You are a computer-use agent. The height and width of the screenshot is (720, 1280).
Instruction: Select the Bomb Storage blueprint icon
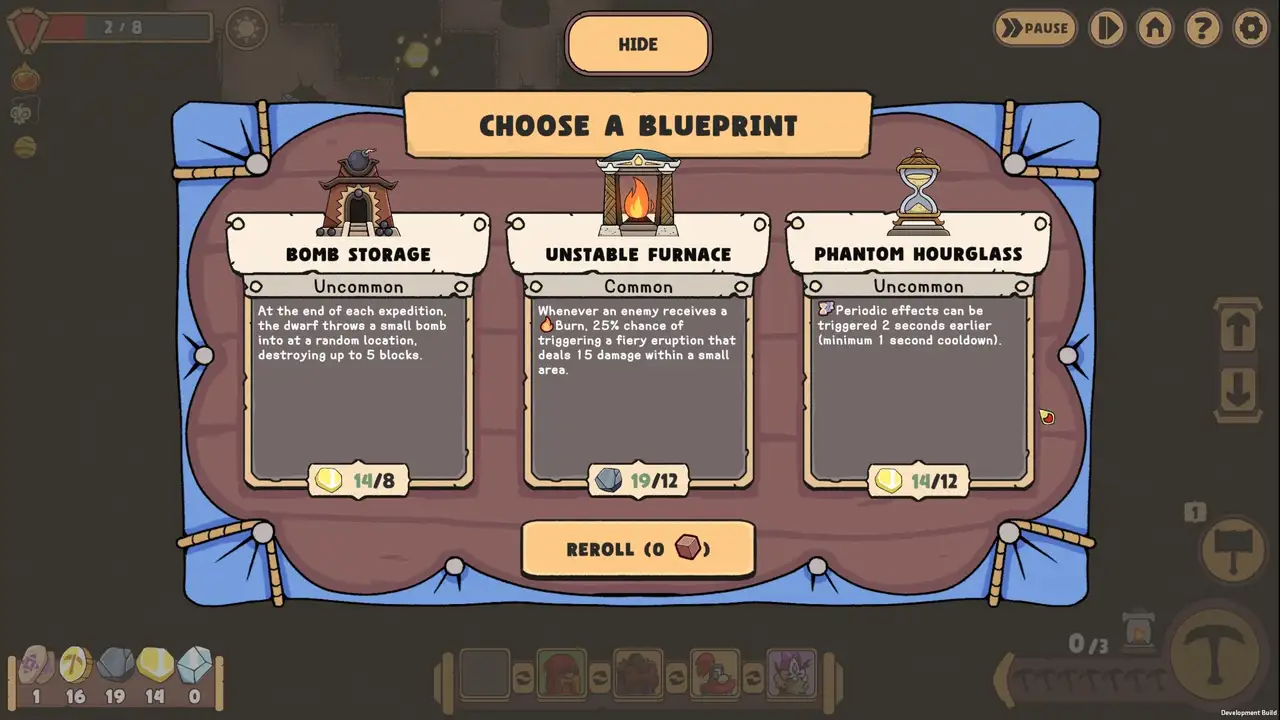tap(360, 185)
